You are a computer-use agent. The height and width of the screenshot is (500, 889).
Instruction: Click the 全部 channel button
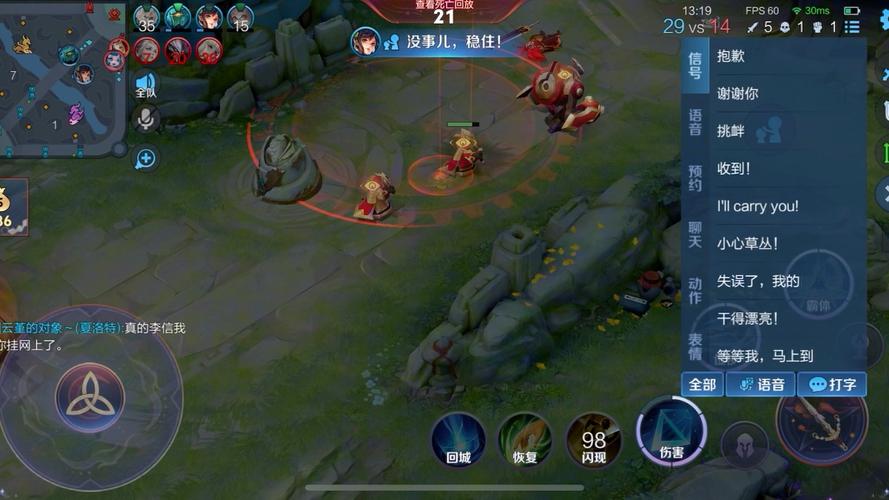click(702, 384)
